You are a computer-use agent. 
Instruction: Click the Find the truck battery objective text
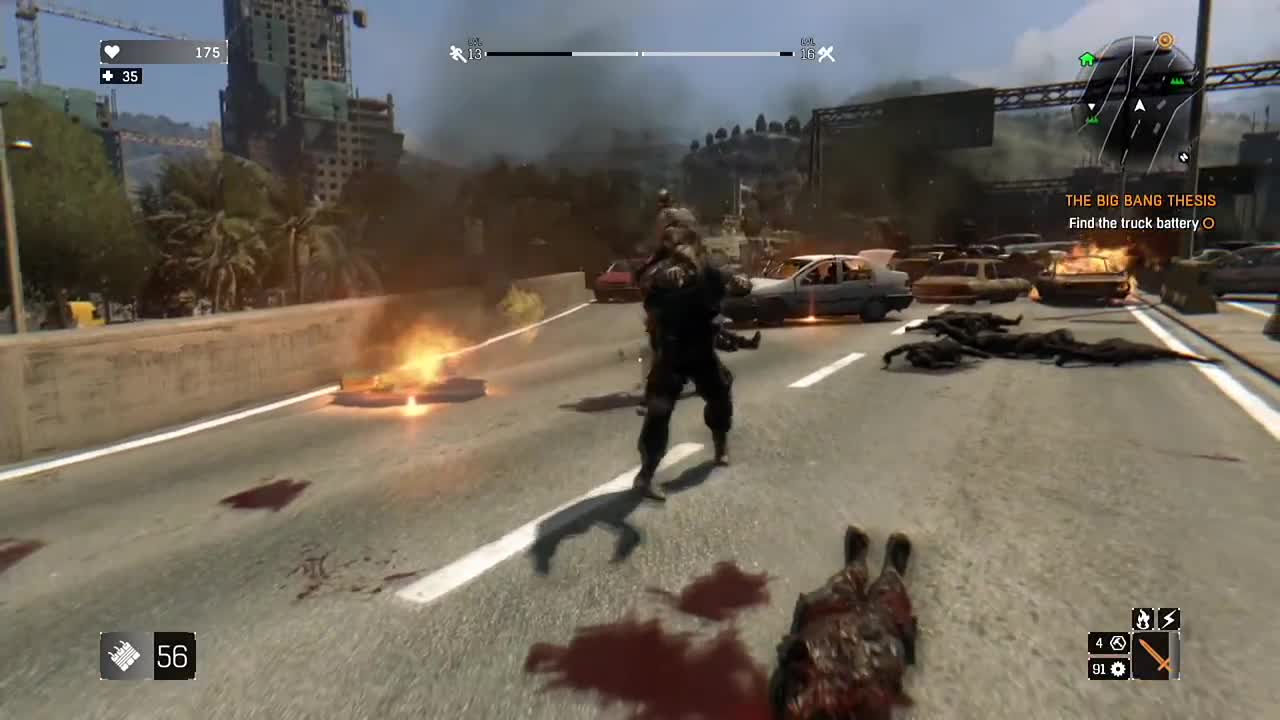1133,223
